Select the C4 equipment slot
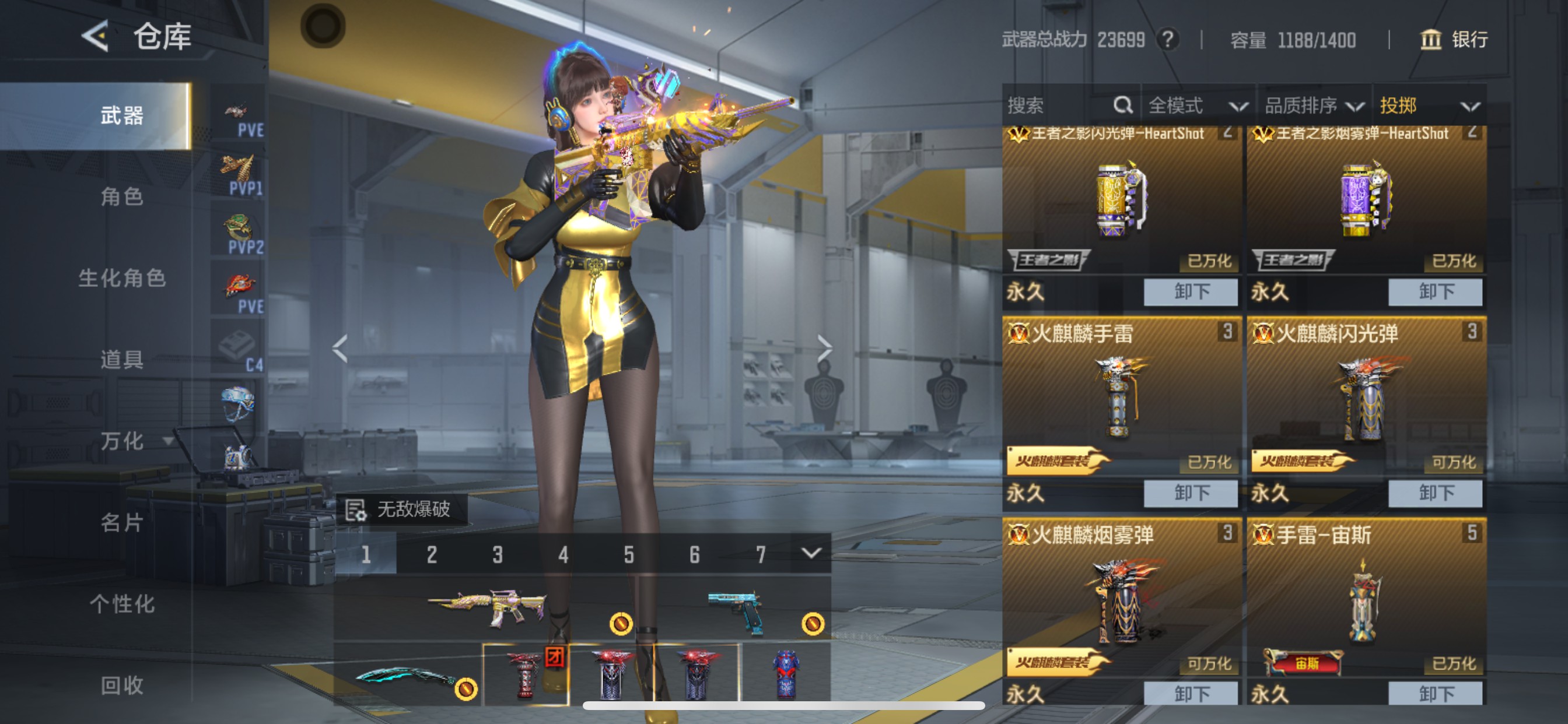 point(239,350)
